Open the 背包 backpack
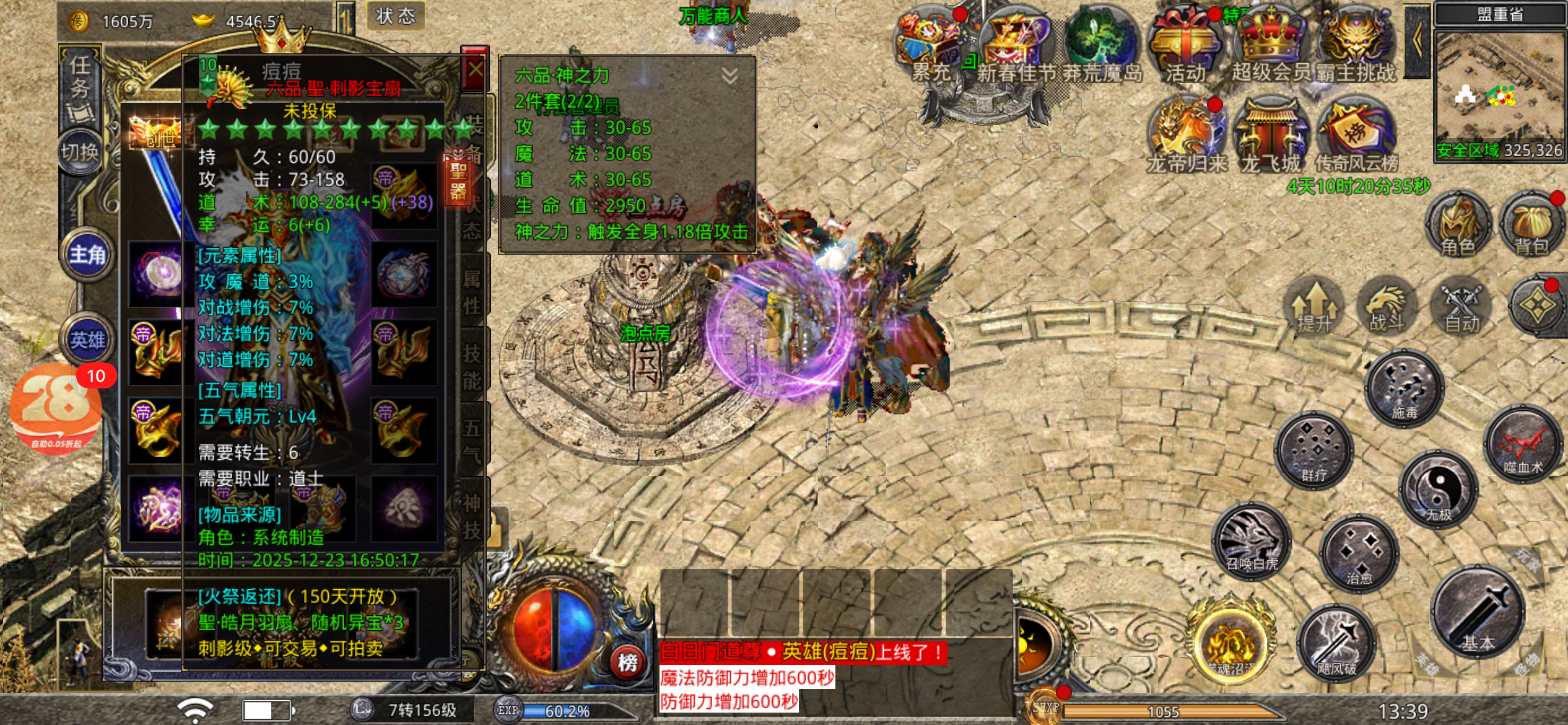This screenshot has width=1568, height=725. [1531, 224]
